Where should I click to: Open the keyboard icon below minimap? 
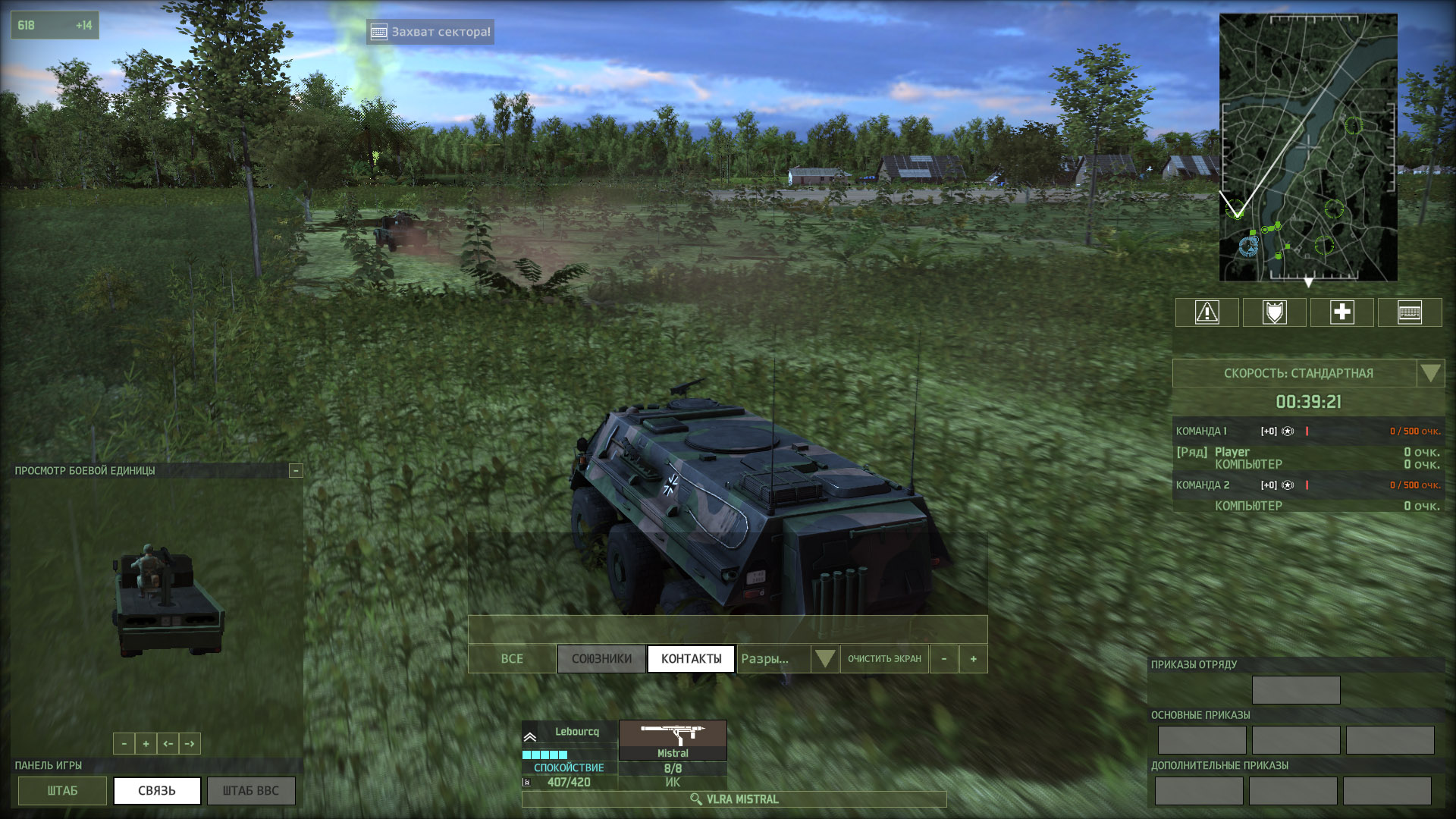[1409, 312]
